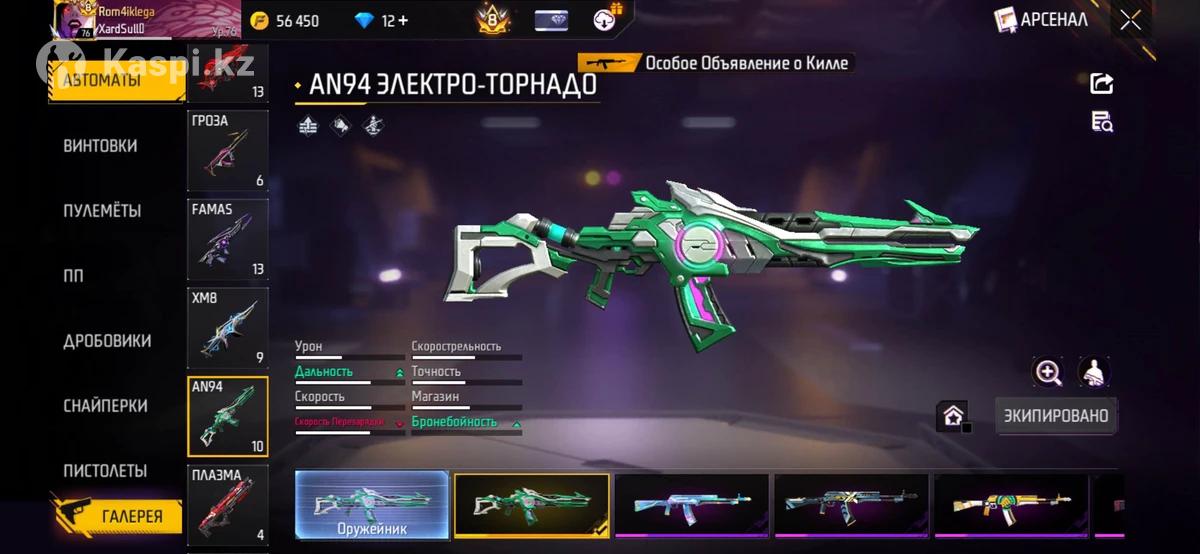Choose the FAMAS weapon slot

(x=228, y=239)
